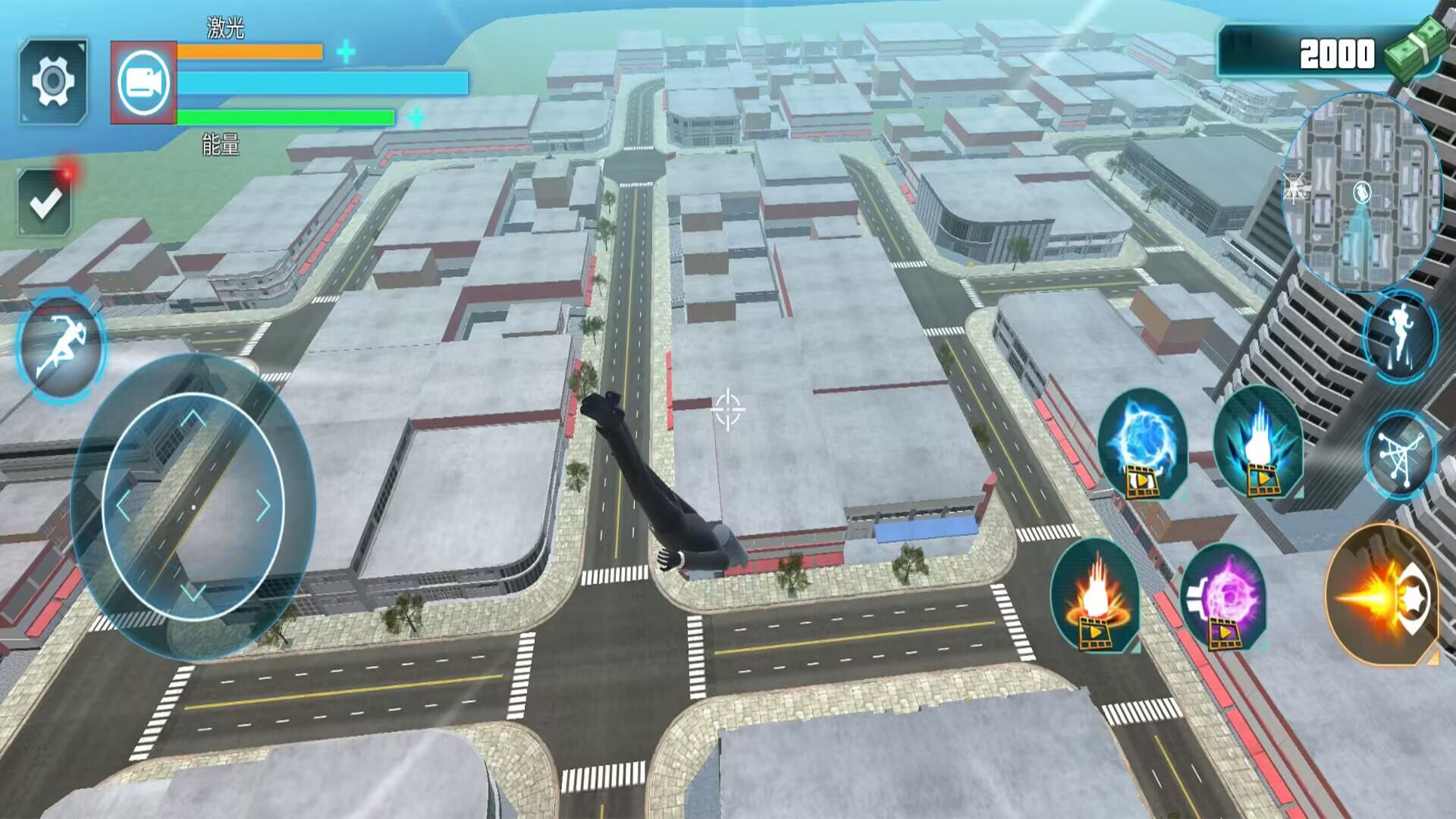Activate the spider web swing ability
The image size is (1456, 819).
pyautogui.click(x=1400, y=454)
